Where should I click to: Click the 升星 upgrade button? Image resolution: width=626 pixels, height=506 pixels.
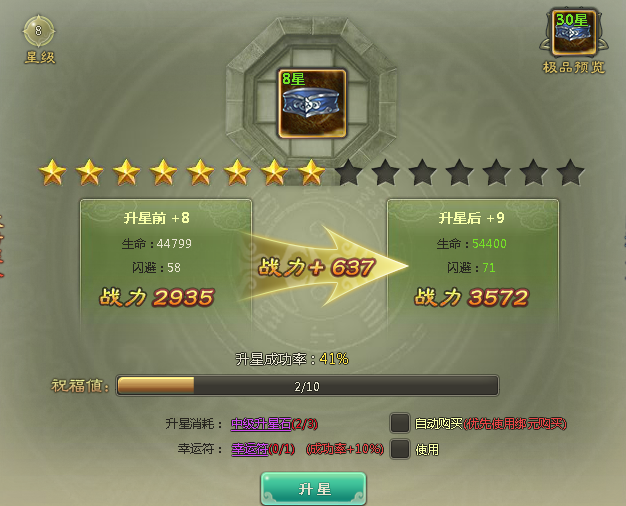pos(313,488)
